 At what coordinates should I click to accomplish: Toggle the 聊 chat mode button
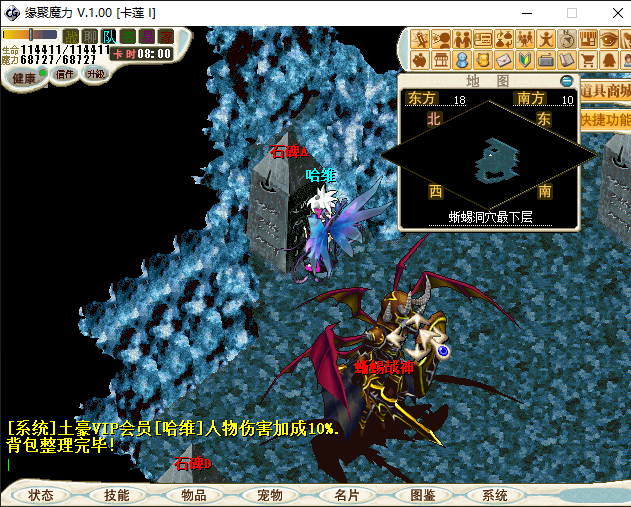click(89, 37)
